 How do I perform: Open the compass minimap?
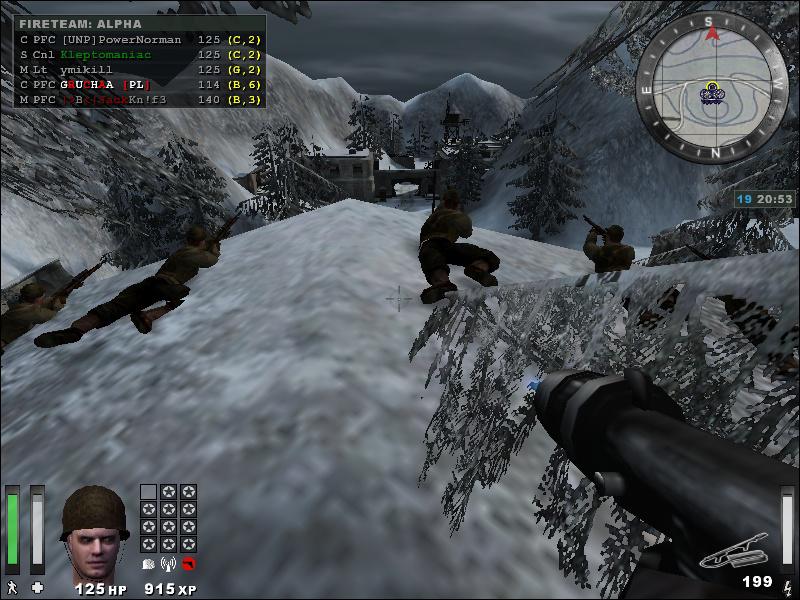(711, 86)
